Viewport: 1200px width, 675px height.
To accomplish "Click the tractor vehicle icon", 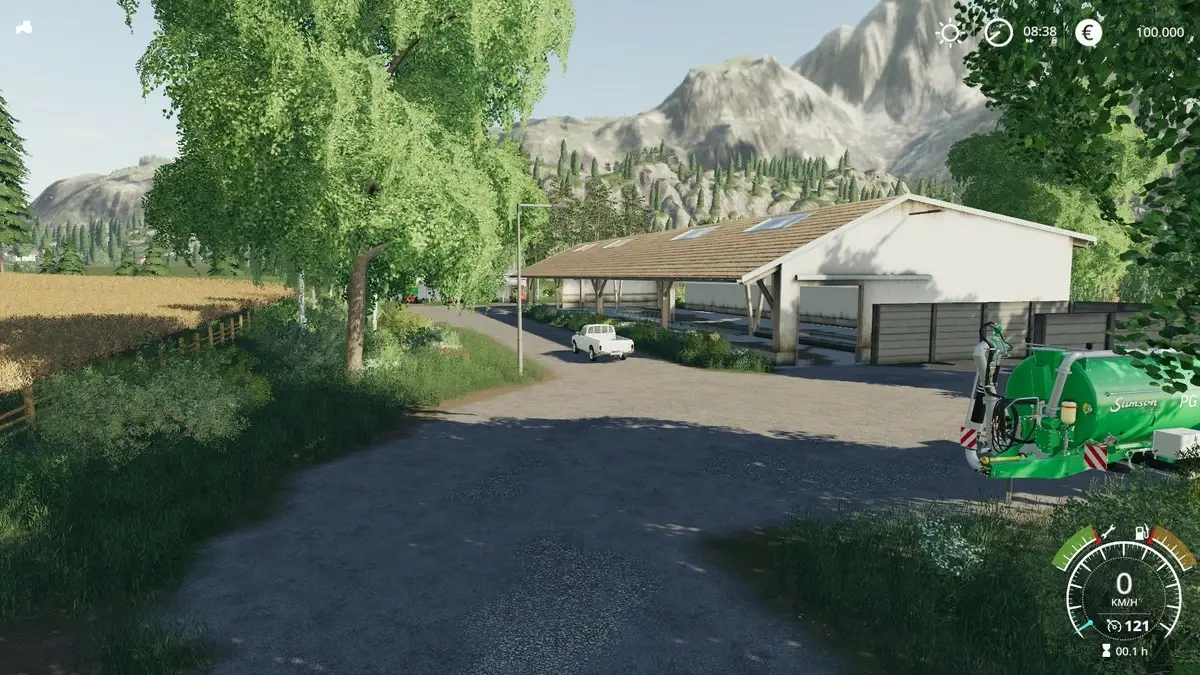I will point(23,27).
